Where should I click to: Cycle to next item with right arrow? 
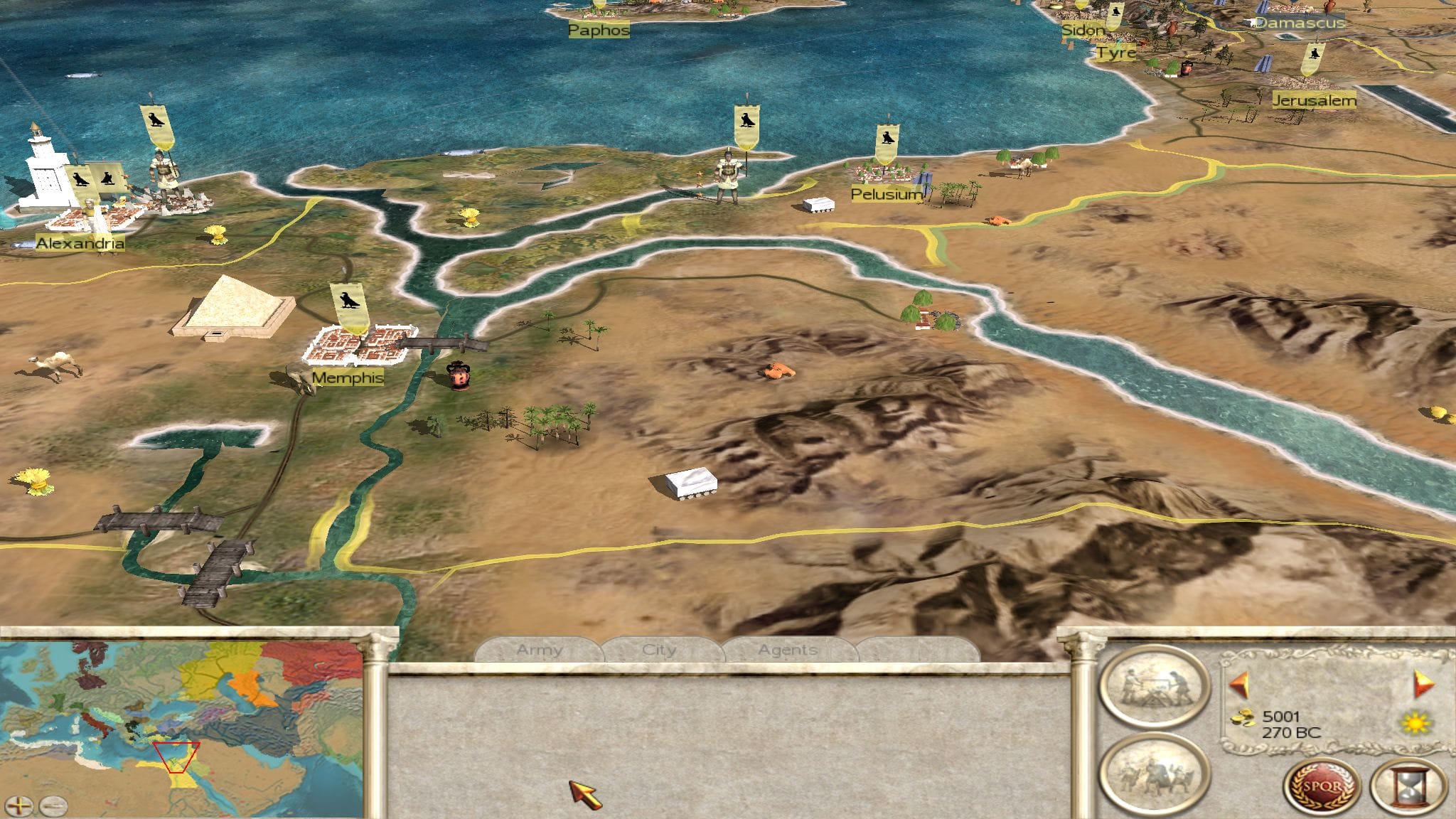point(1424,684)
